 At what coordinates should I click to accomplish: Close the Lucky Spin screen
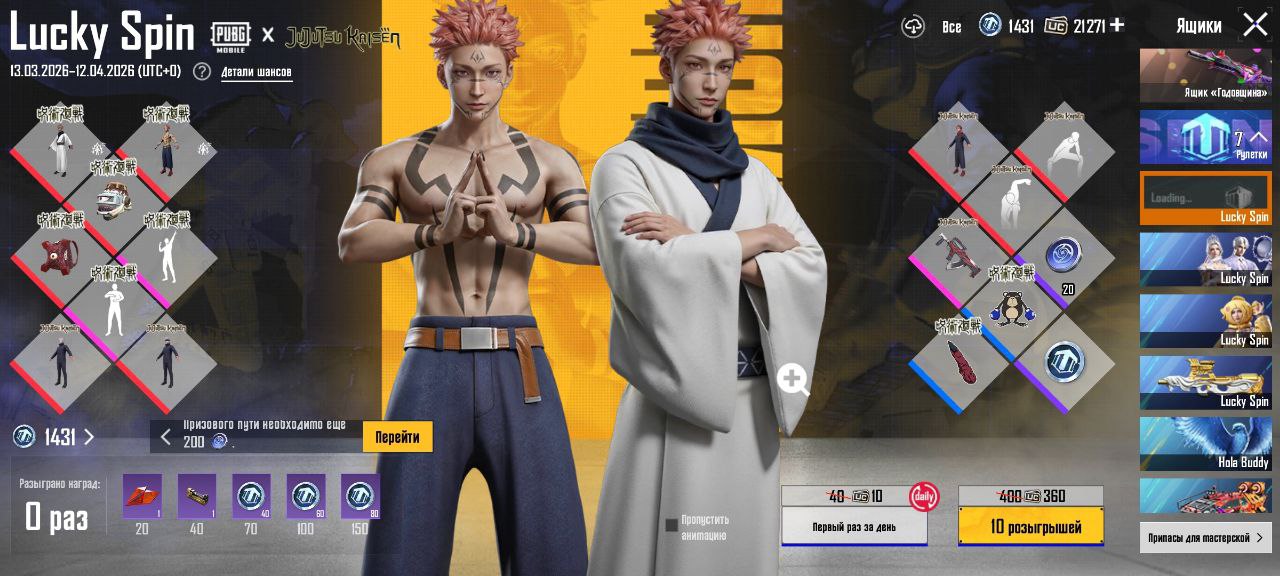click(1255, 25)
